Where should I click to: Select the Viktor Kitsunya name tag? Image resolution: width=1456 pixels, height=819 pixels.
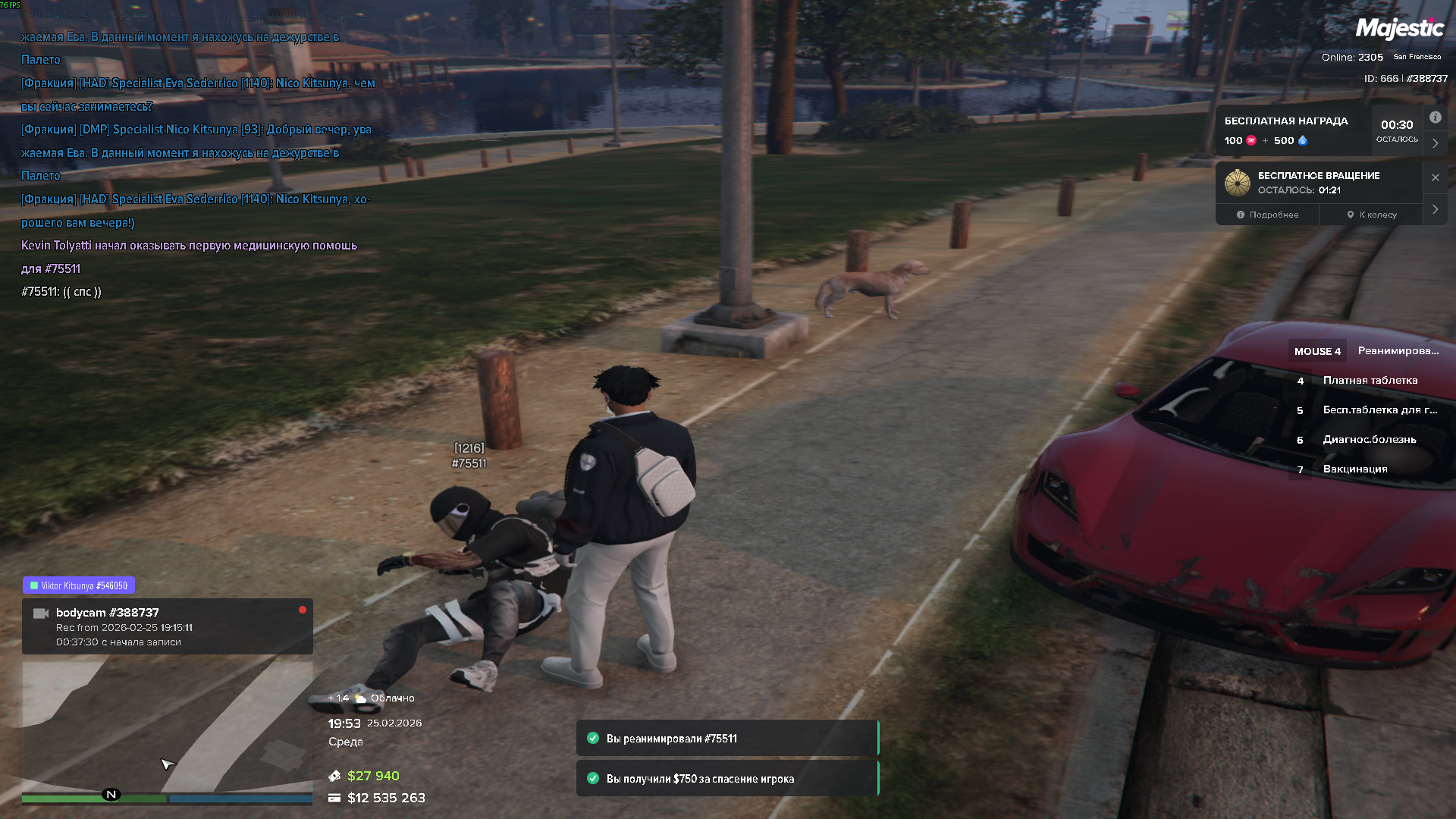(79, 585)
